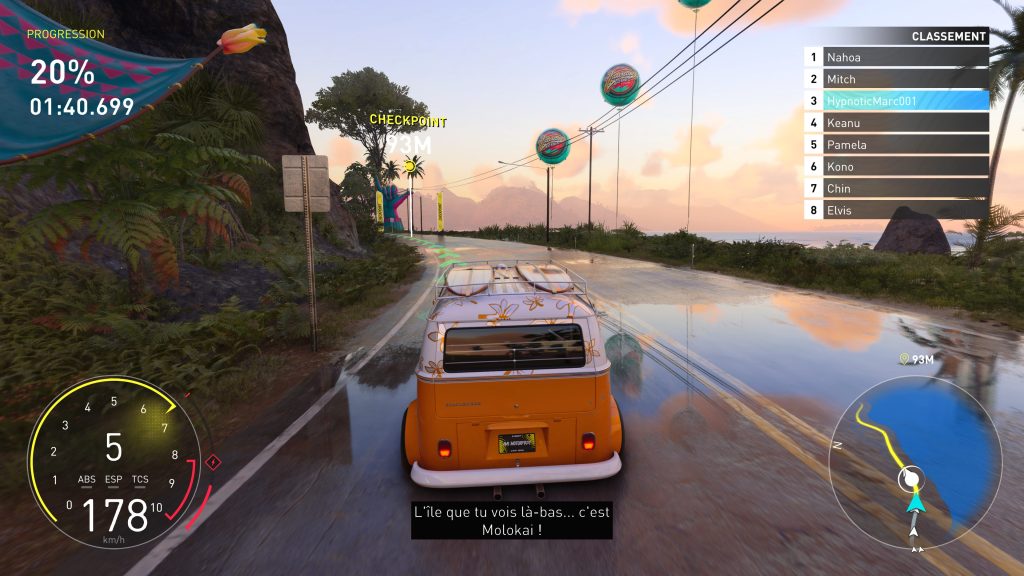Click the ESP indicator on the speedometer
This screenshot has width=1024, height=576.
click(114, 479)
